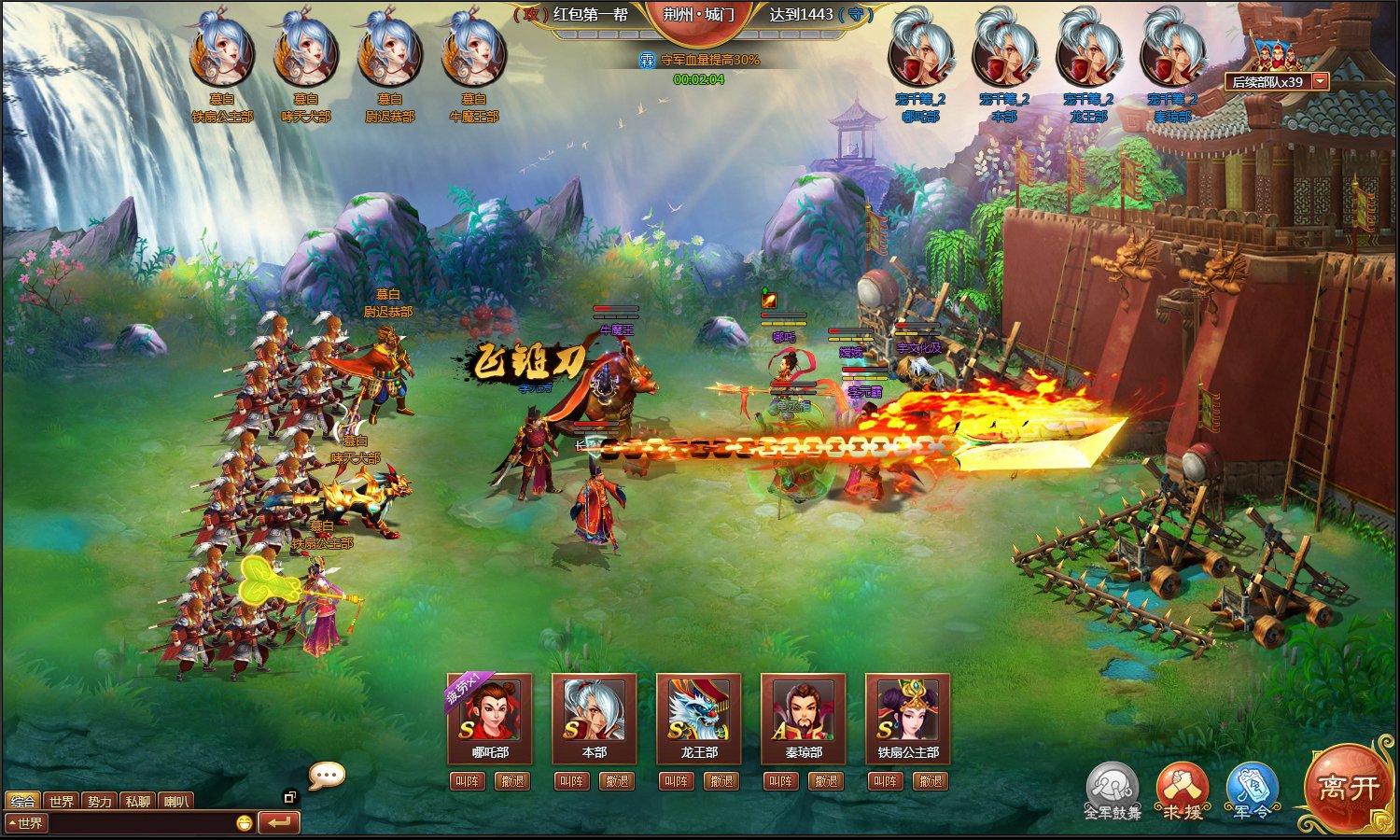Retreat the 铁扇公主部 unit with 撤退
Screen dimensions: 1400x840
[x=931, y=781]
